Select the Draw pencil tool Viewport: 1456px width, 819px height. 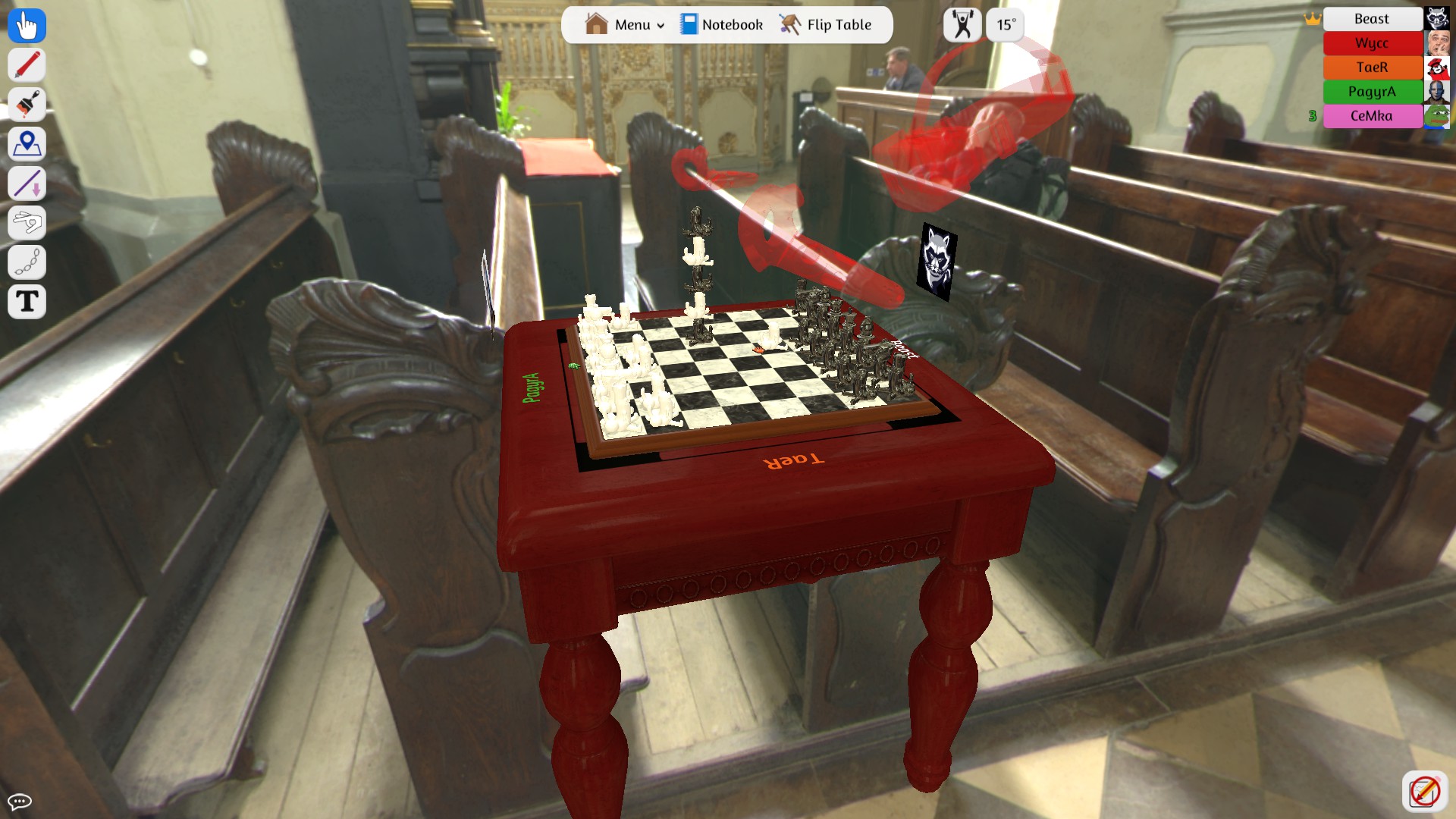(26, 64)
